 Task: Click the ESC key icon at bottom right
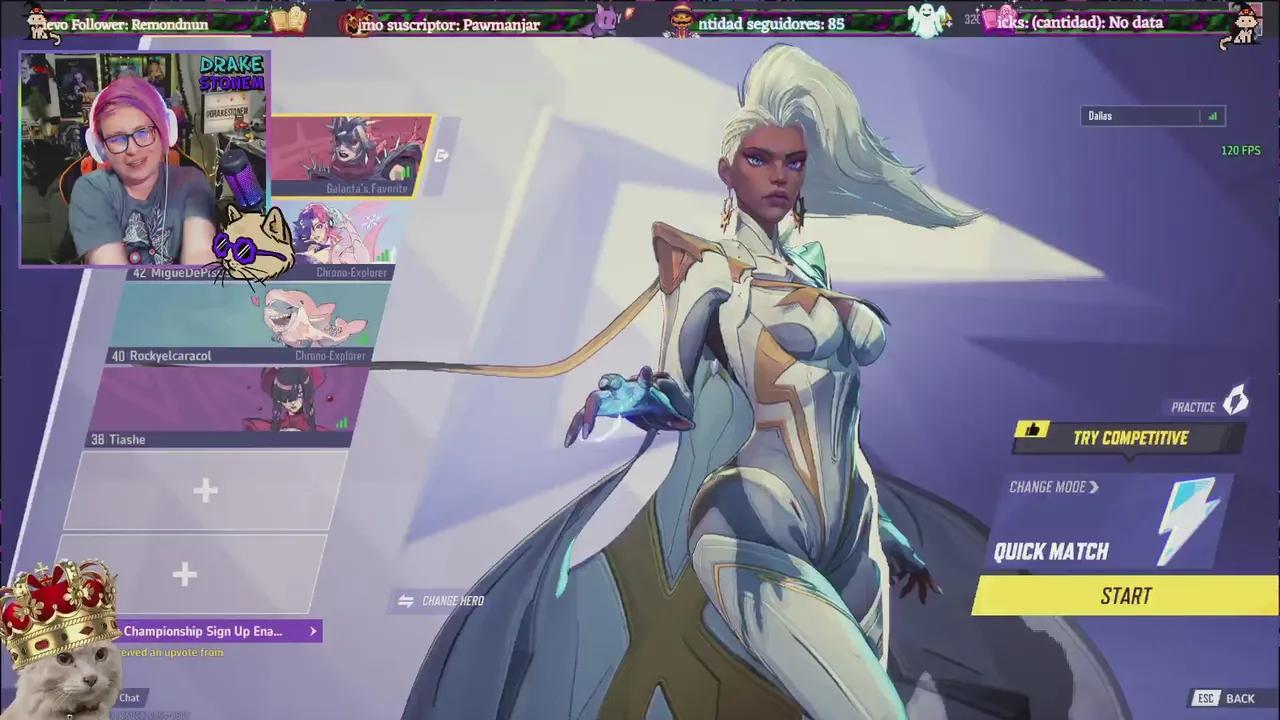click(x=1205, y=698)
